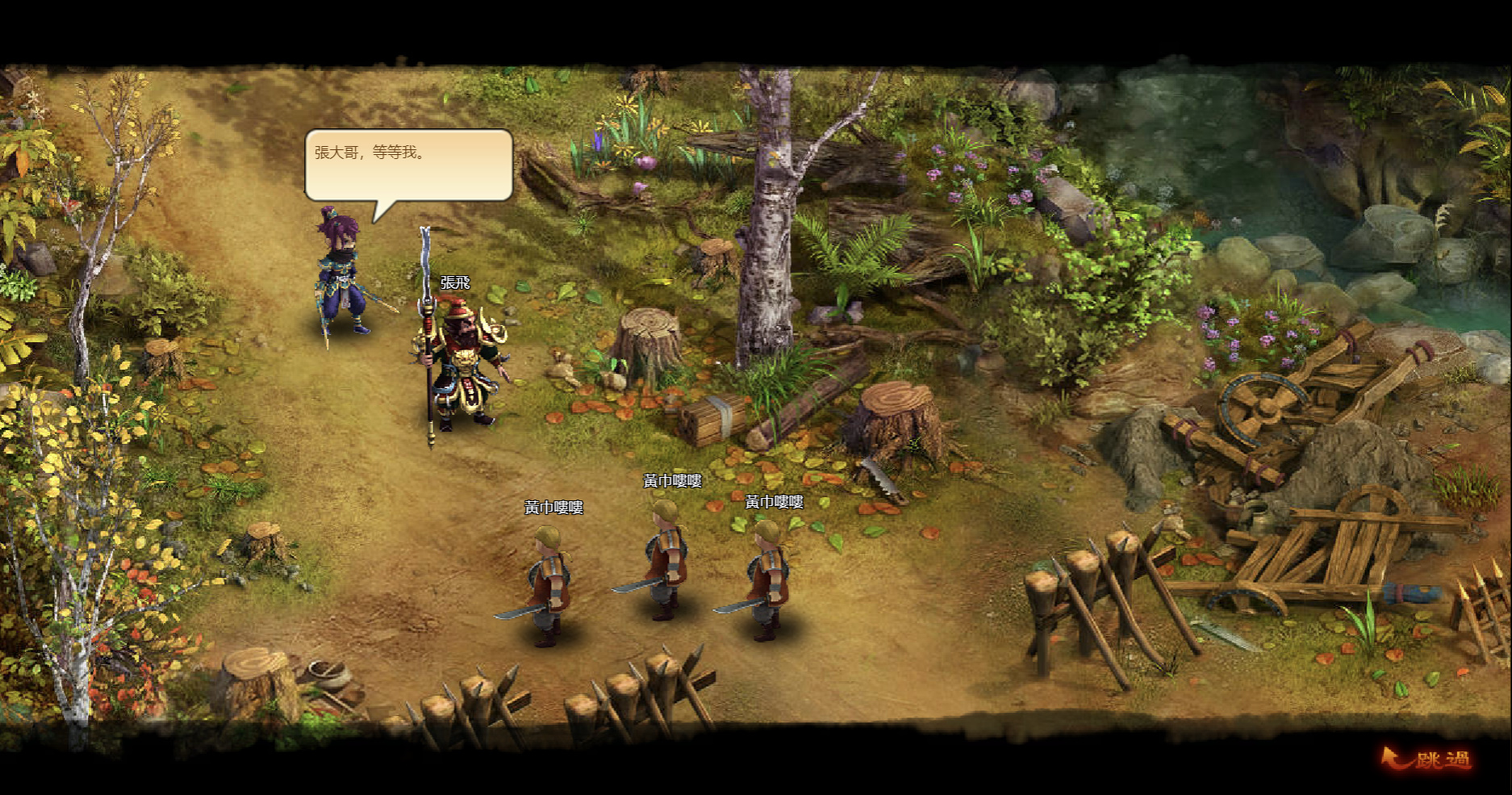Skip the cutscene with the 跳過 button
The image size is (1512, 795).
point(1428,759)
